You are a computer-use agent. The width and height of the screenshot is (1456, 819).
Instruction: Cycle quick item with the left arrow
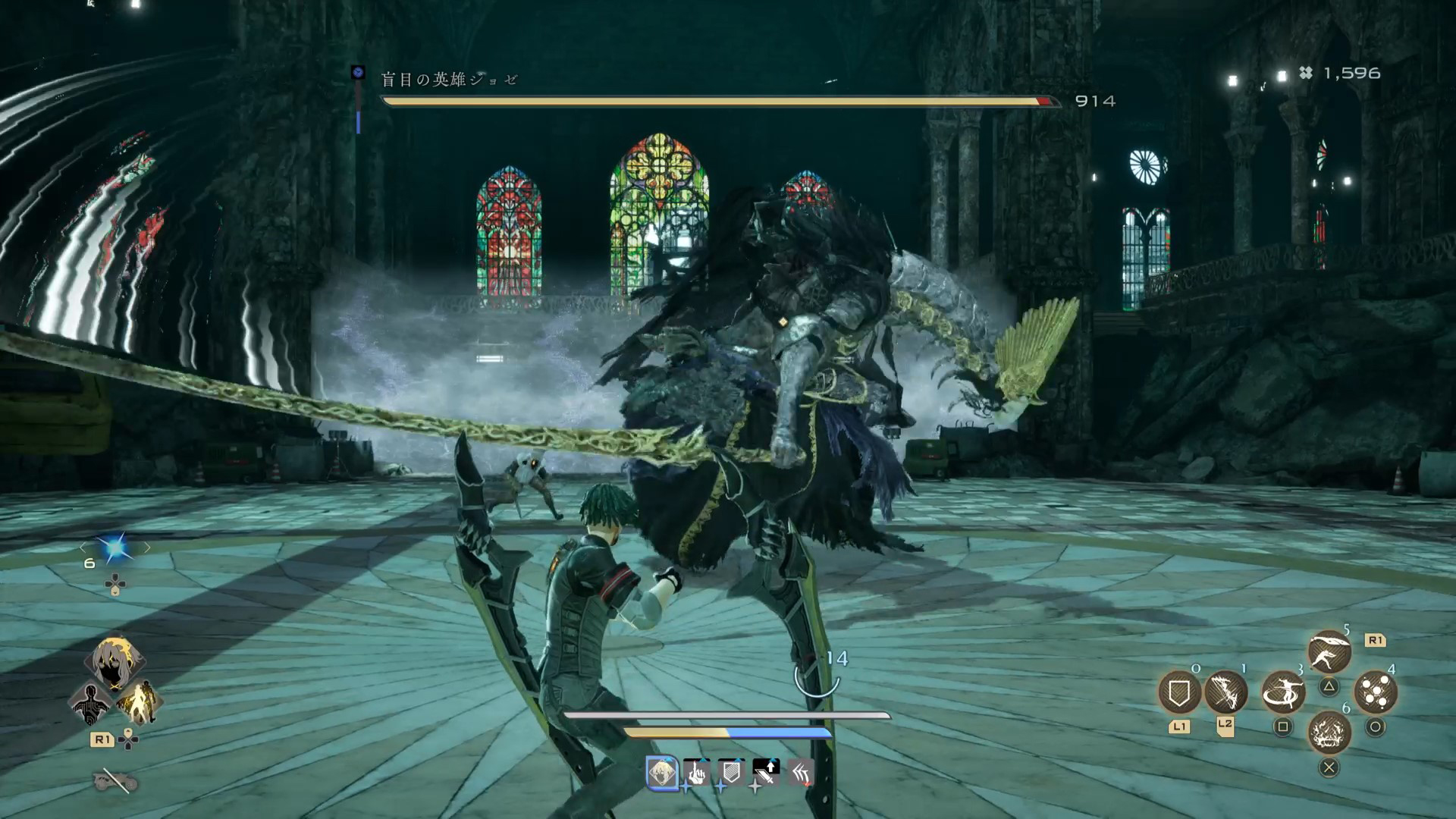pos(83,548)
